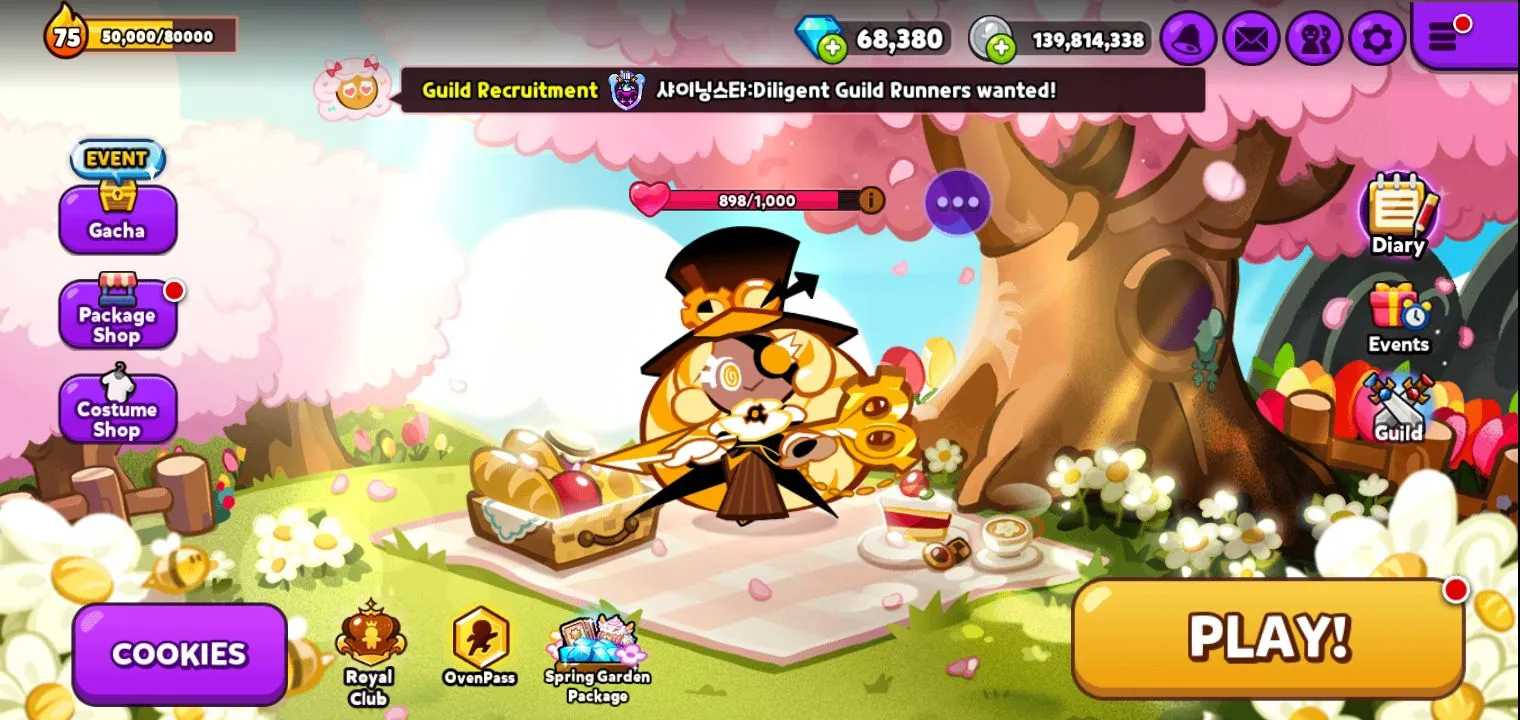Open the Costume Shop
1520x720 pixels.
tap(117, 408)
